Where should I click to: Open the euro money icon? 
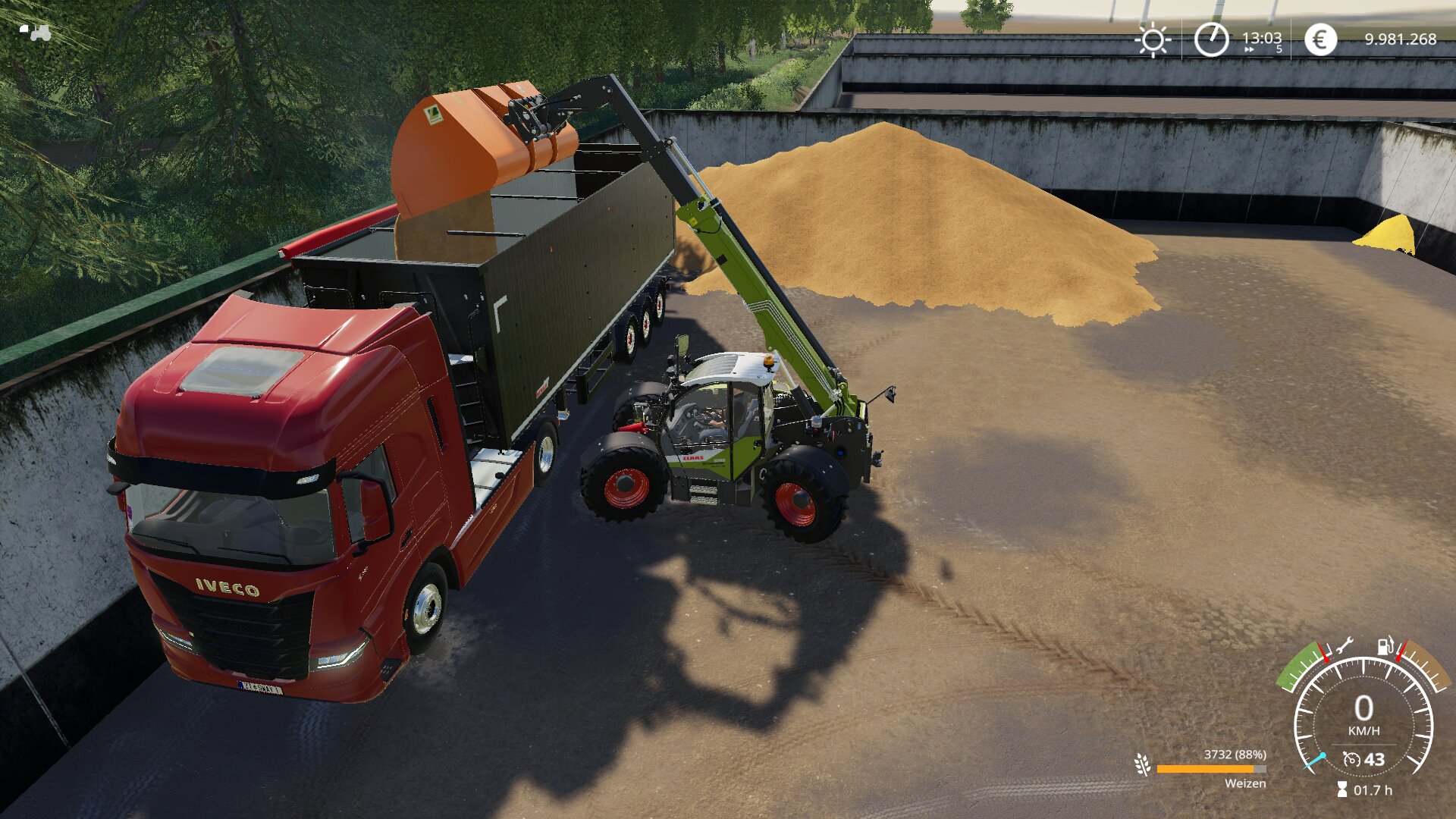pos(1320,39)
